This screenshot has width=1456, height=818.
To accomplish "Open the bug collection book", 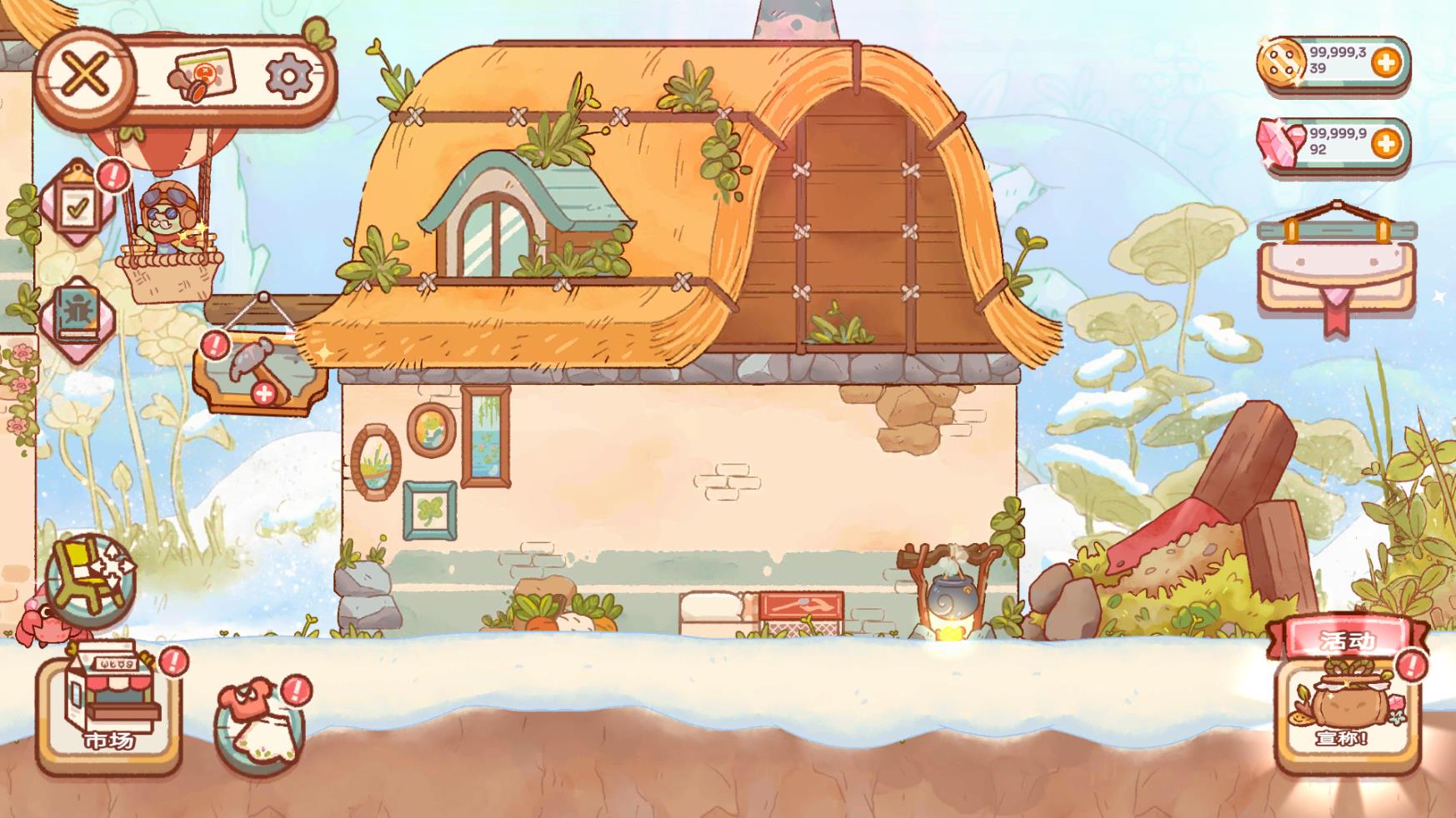I will tap(77, 316).
